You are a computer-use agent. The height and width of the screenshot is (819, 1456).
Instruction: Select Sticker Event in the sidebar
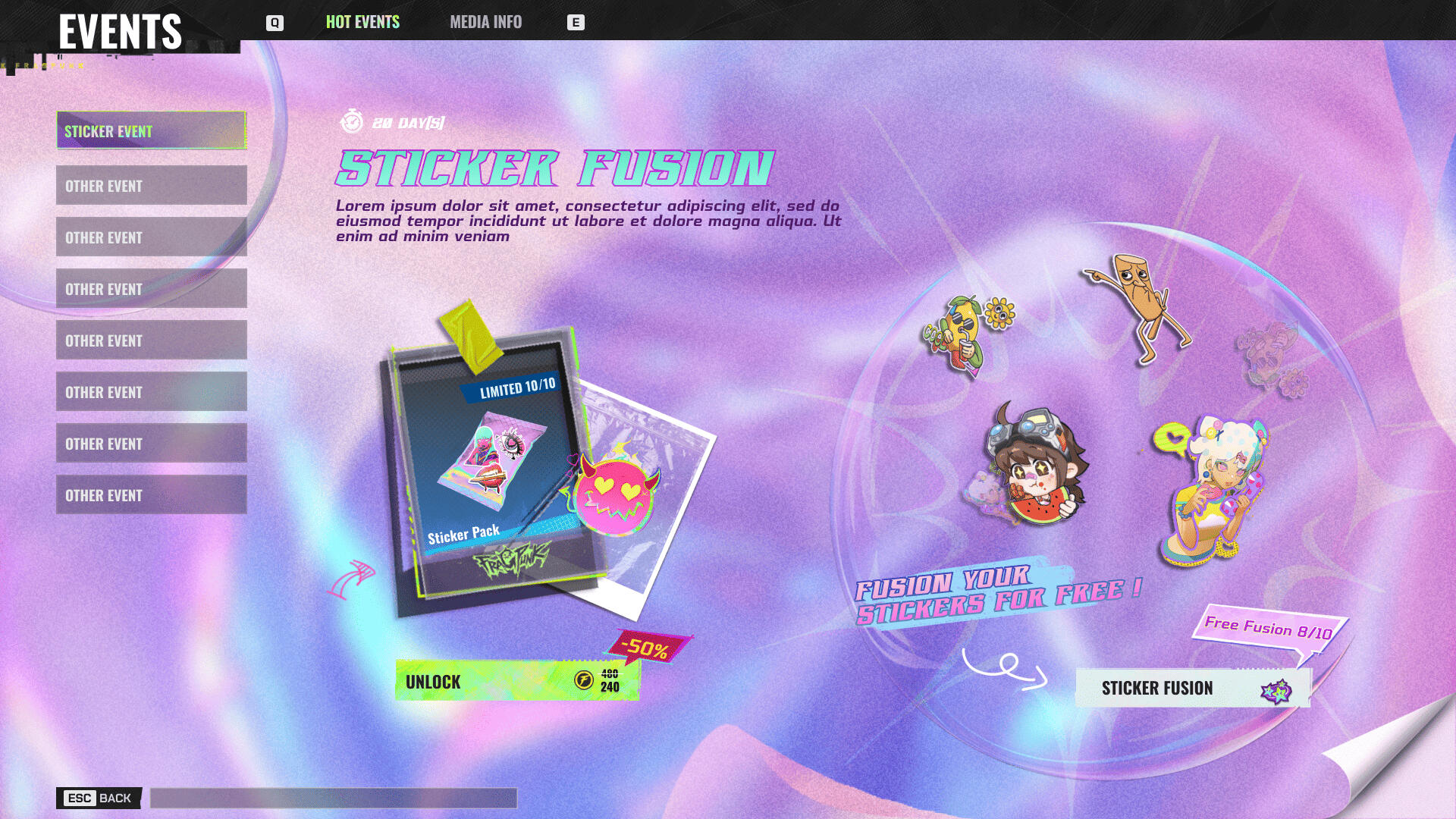(x=151, y=130)
